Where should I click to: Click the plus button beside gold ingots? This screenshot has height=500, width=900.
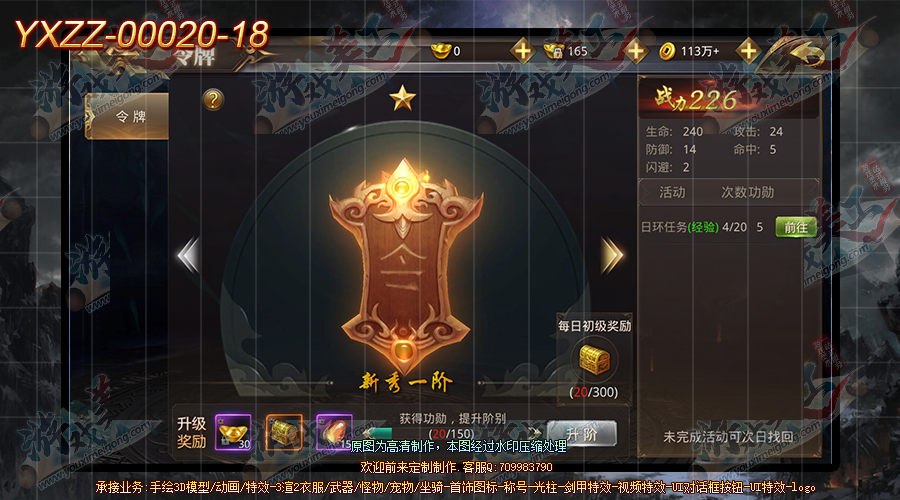point(521,50)
